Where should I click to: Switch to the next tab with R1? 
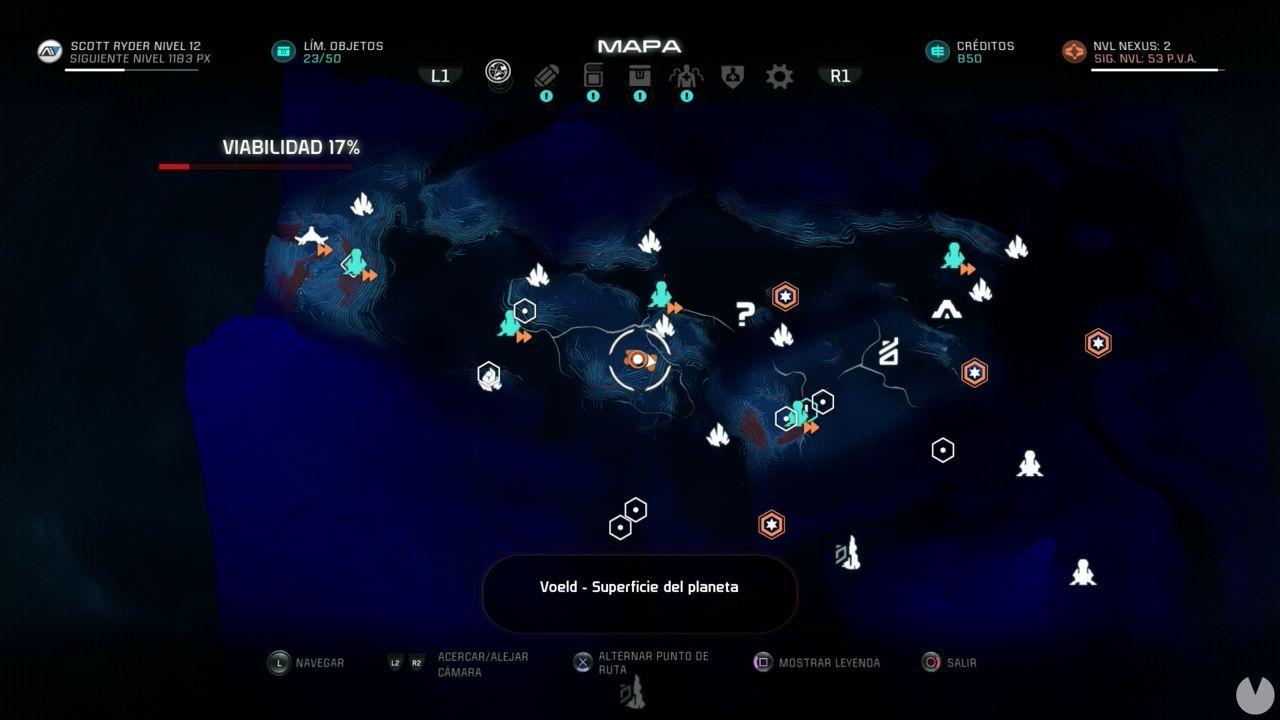pyautogui.click(x=840, y=75)
